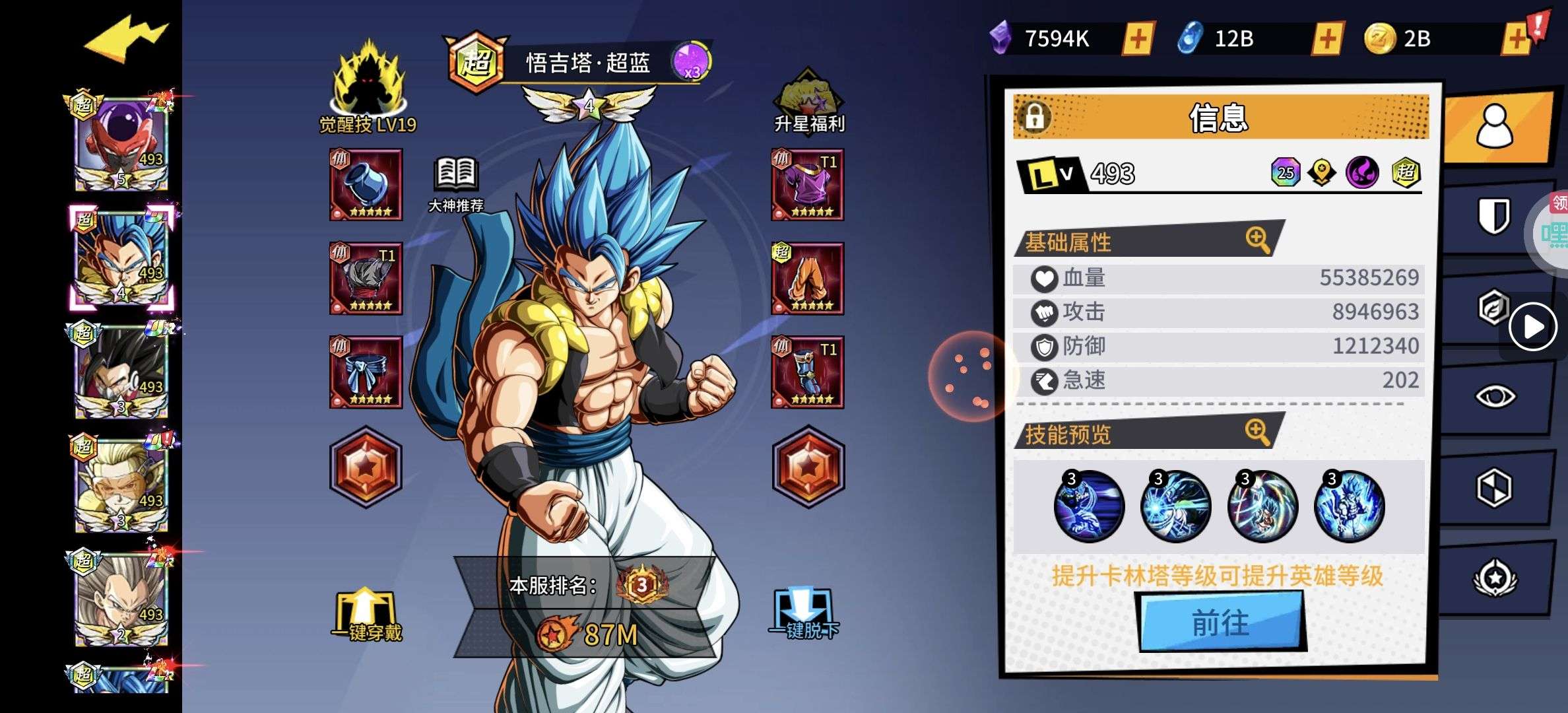Screen dimensions: 1568x713
Task: Toggle the lock icon on 信息 header
Action: pos(1034,118)
